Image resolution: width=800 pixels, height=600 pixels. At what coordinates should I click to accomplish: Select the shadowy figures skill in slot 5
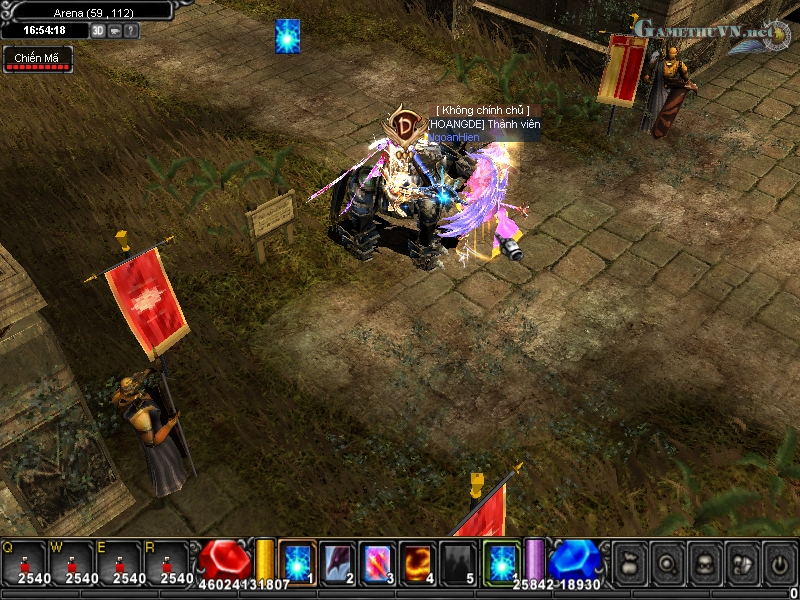457,562
